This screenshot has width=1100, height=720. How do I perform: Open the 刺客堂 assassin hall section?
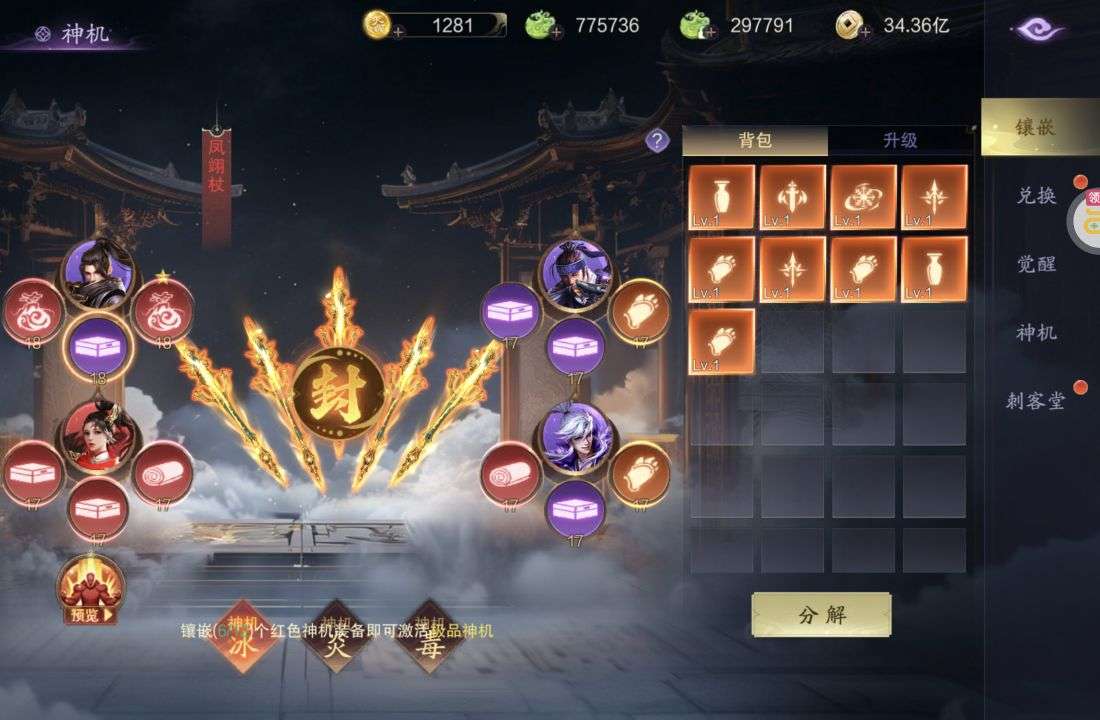(x=1036, y=402)
